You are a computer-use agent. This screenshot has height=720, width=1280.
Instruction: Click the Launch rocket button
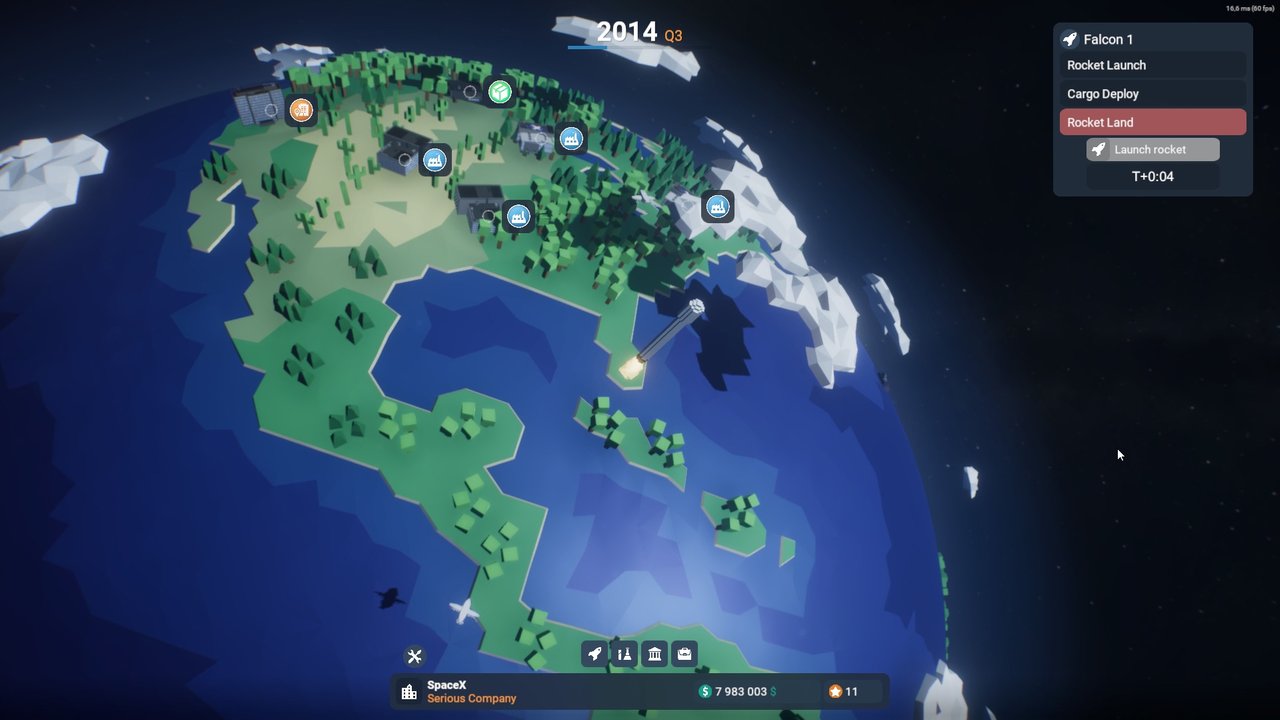point(1152,150)
